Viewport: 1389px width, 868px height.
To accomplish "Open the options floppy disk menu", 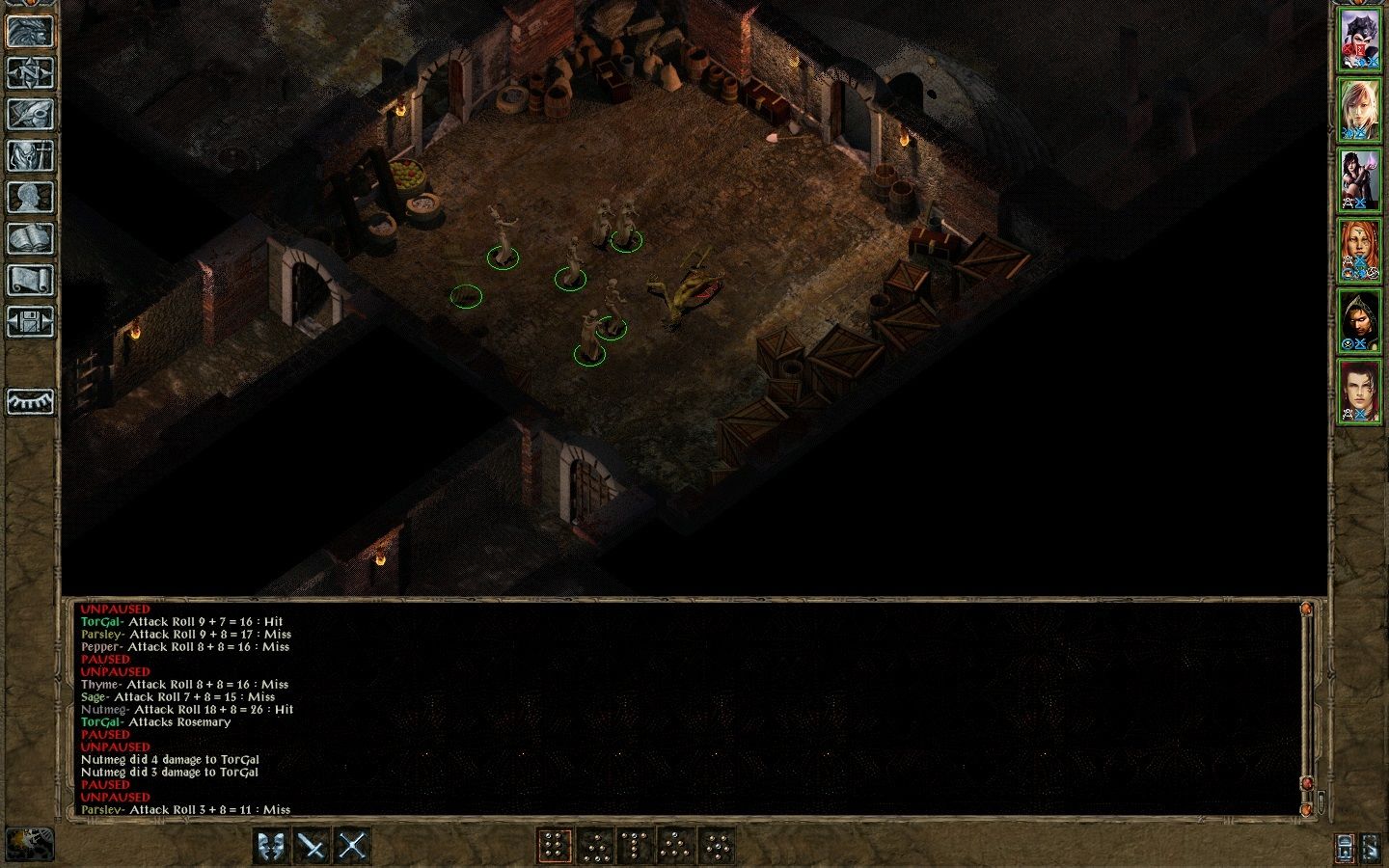I will pyautogui.click(x=30, y=321).
